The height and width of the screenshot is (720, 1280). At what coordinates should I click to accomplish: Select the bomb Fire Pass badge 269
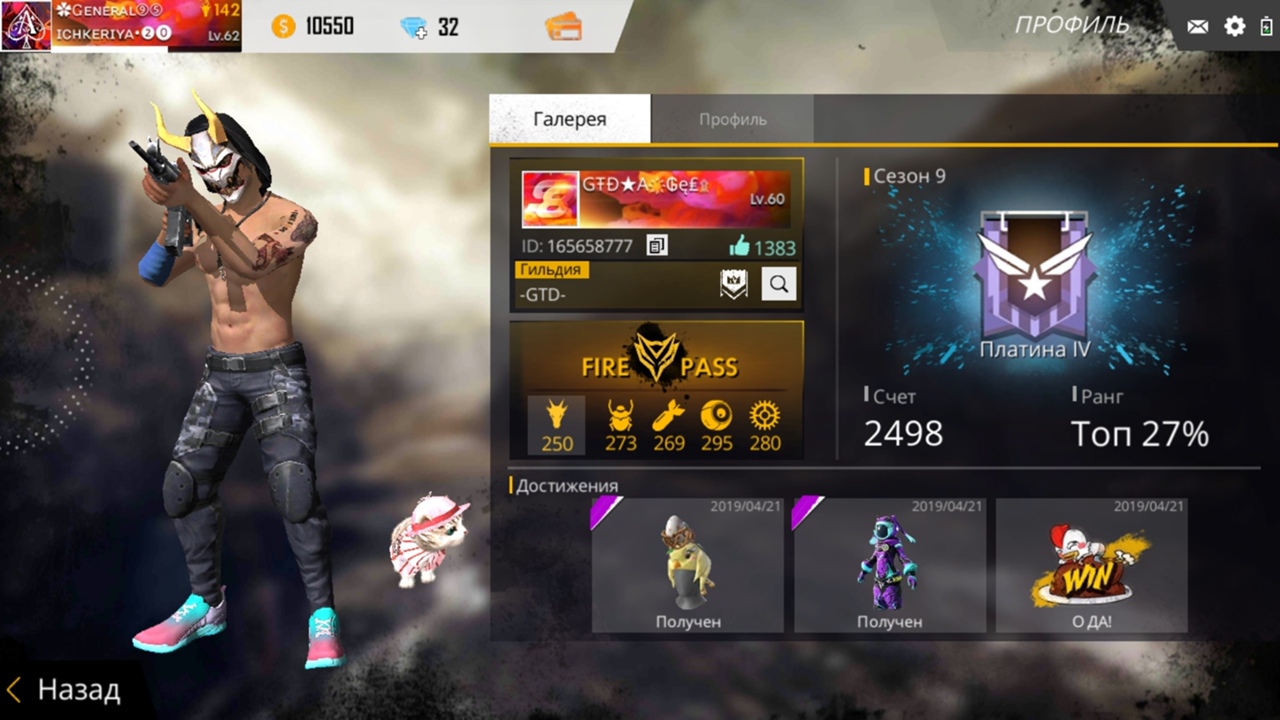[x=669, y=425]
